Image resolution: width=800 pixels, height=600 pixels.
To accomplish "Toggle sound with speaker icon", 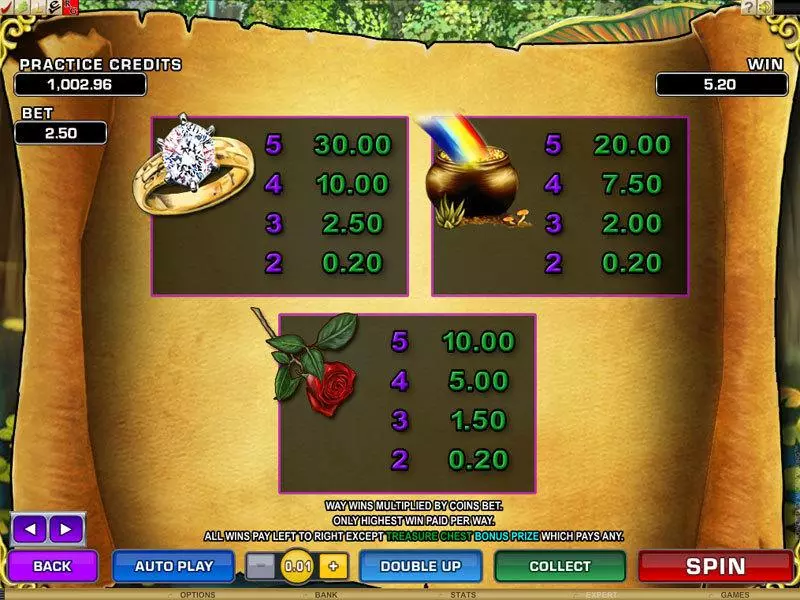I will [x=766, y=8].
